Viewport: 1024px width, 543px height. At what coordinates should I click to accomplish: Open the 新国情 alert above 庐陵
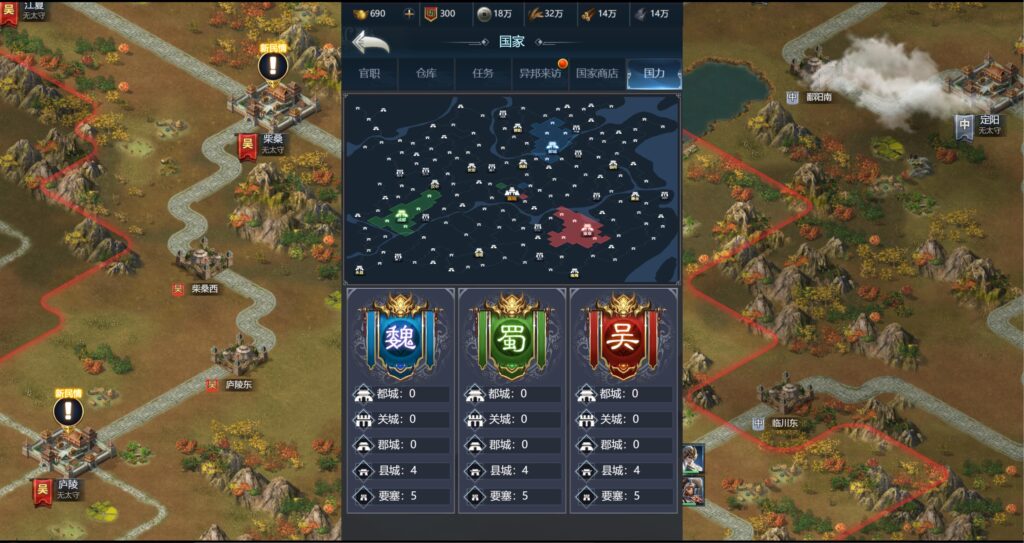click(x=69, y=411)
